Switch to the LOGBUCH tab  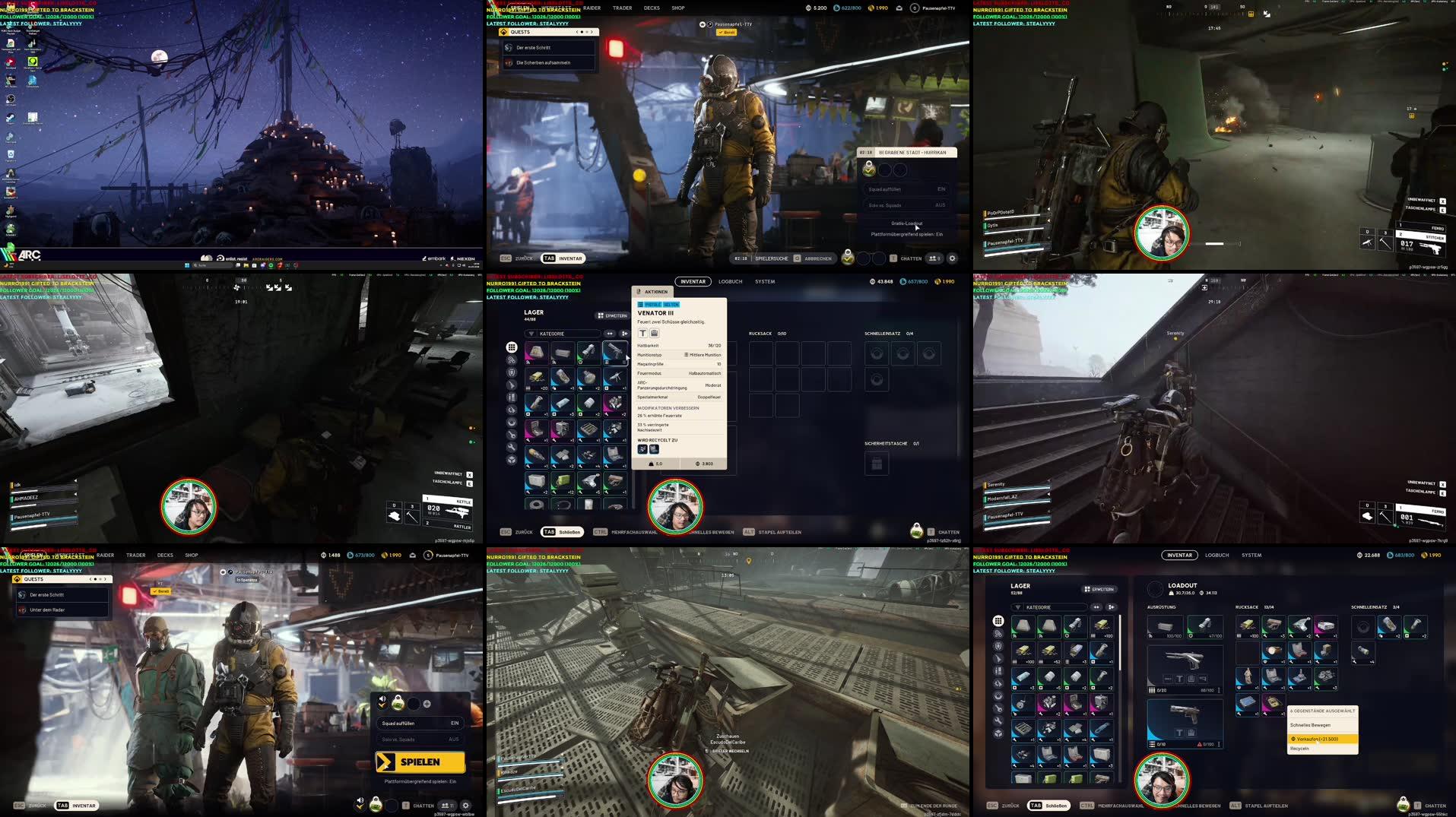coord(729,281)
